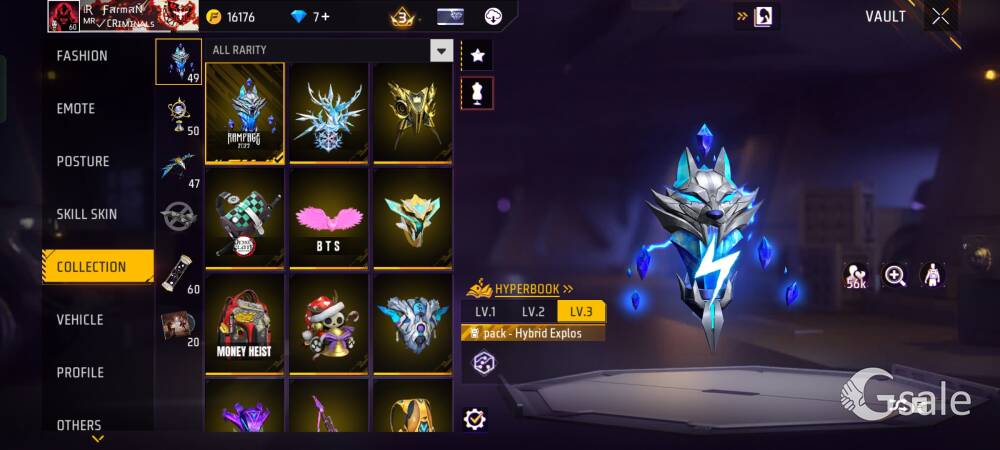This screenshot has width=1000, height=450.
Task: Open the Fashion category
Action: coord(82,56)
